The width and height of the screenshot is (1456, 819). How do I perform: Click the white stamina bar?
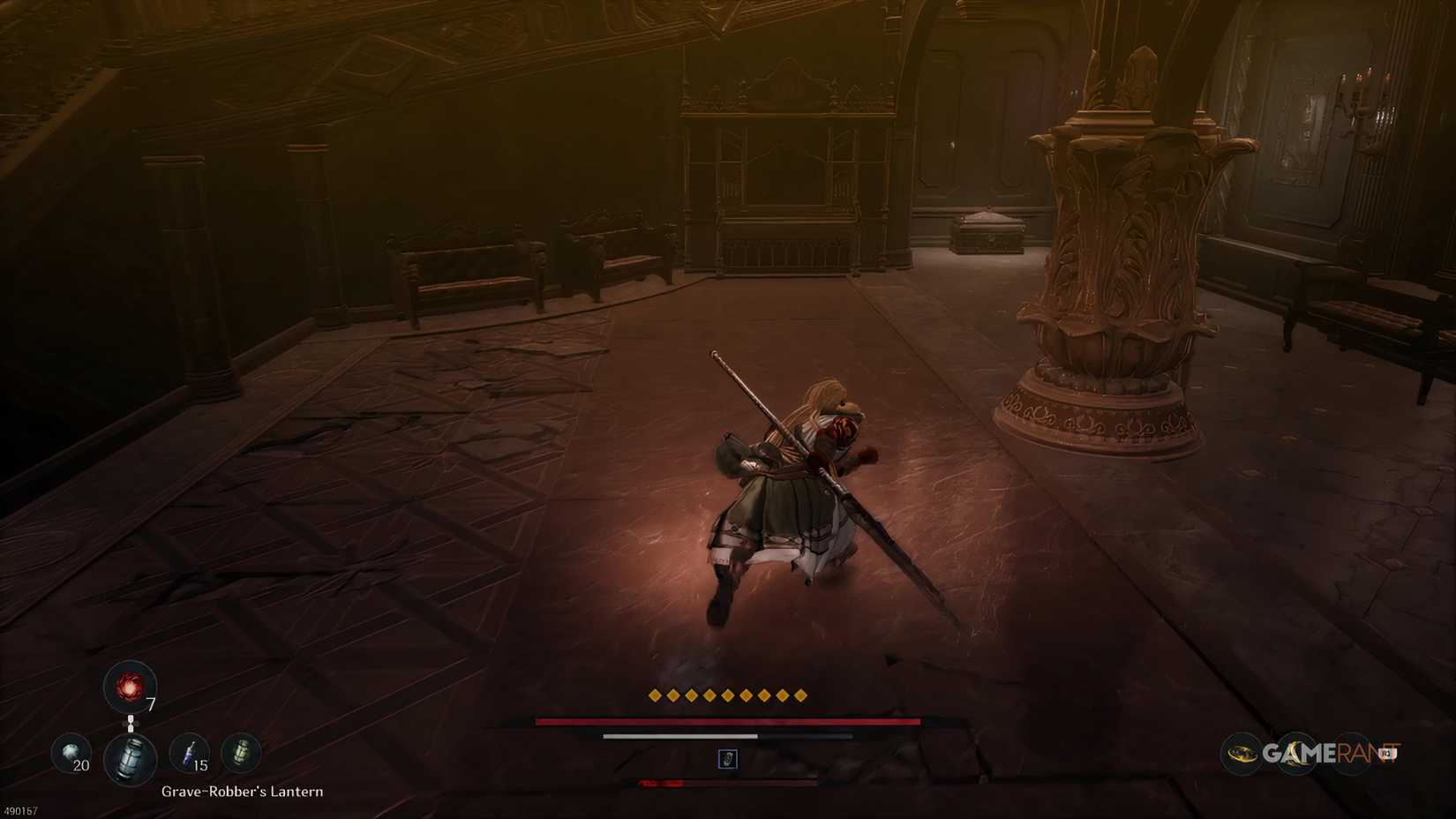coord(679,734)
